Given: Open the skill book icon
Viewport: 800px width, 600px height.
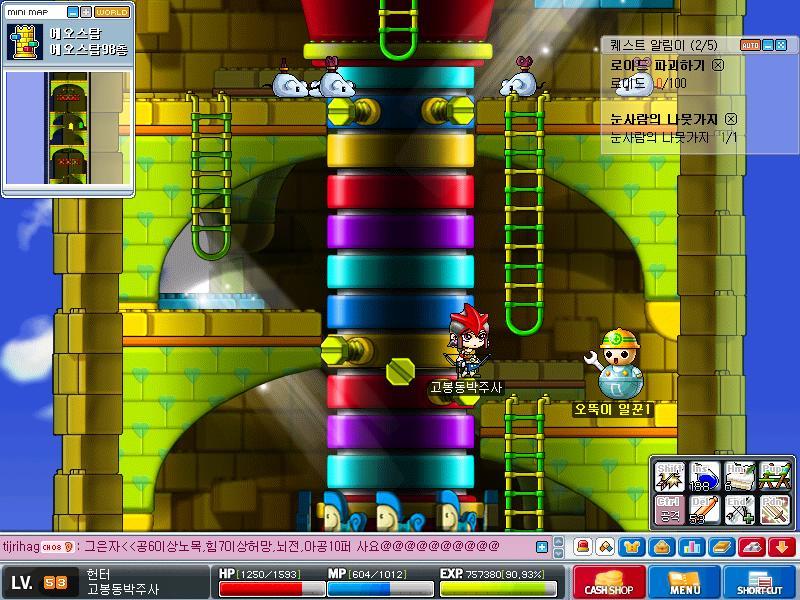Looking at the screenshot, I should [x=722, y=547].
